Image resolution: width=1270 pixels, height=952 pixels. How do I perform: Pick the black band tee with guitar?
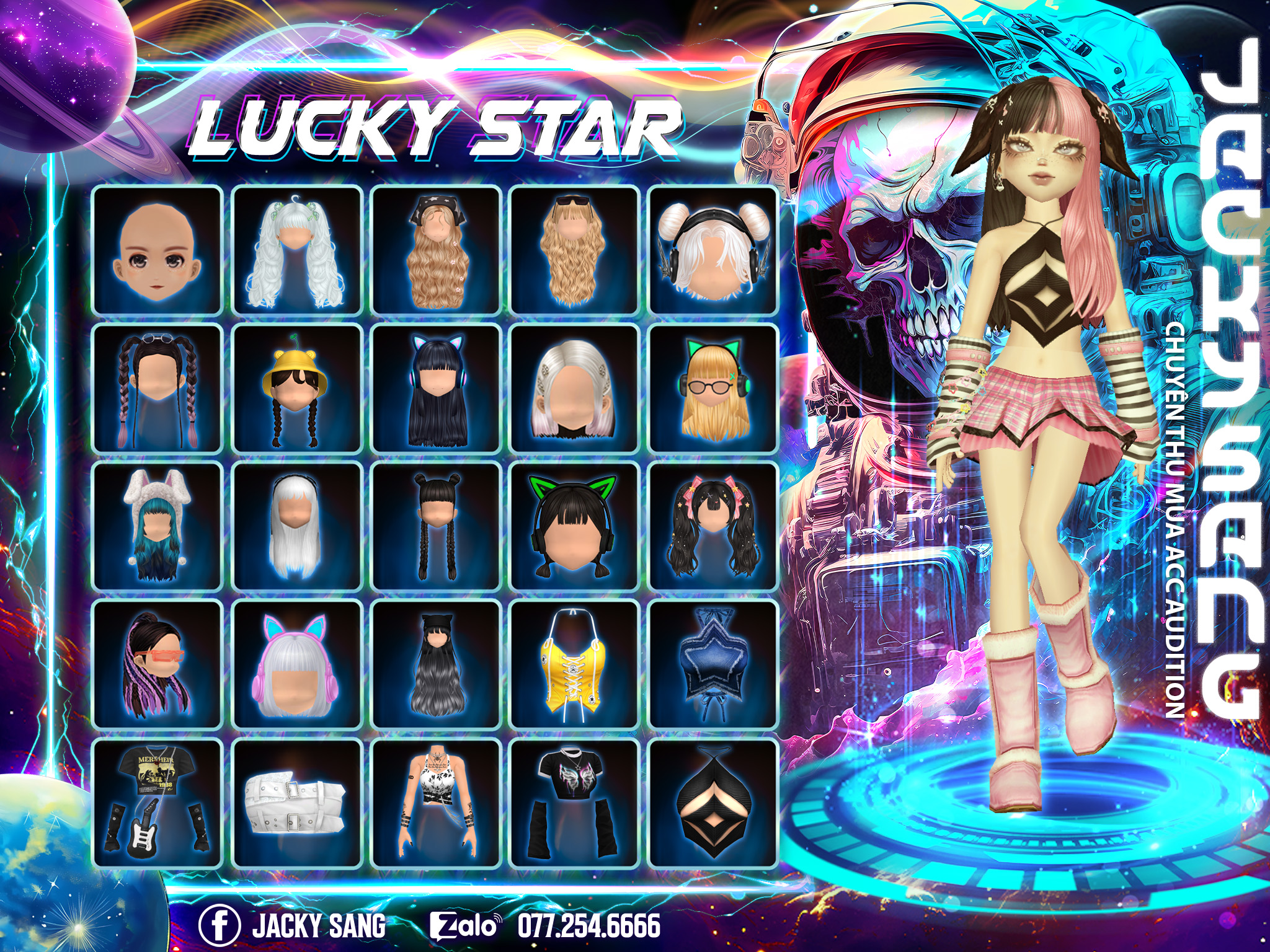tap(158, 803)
